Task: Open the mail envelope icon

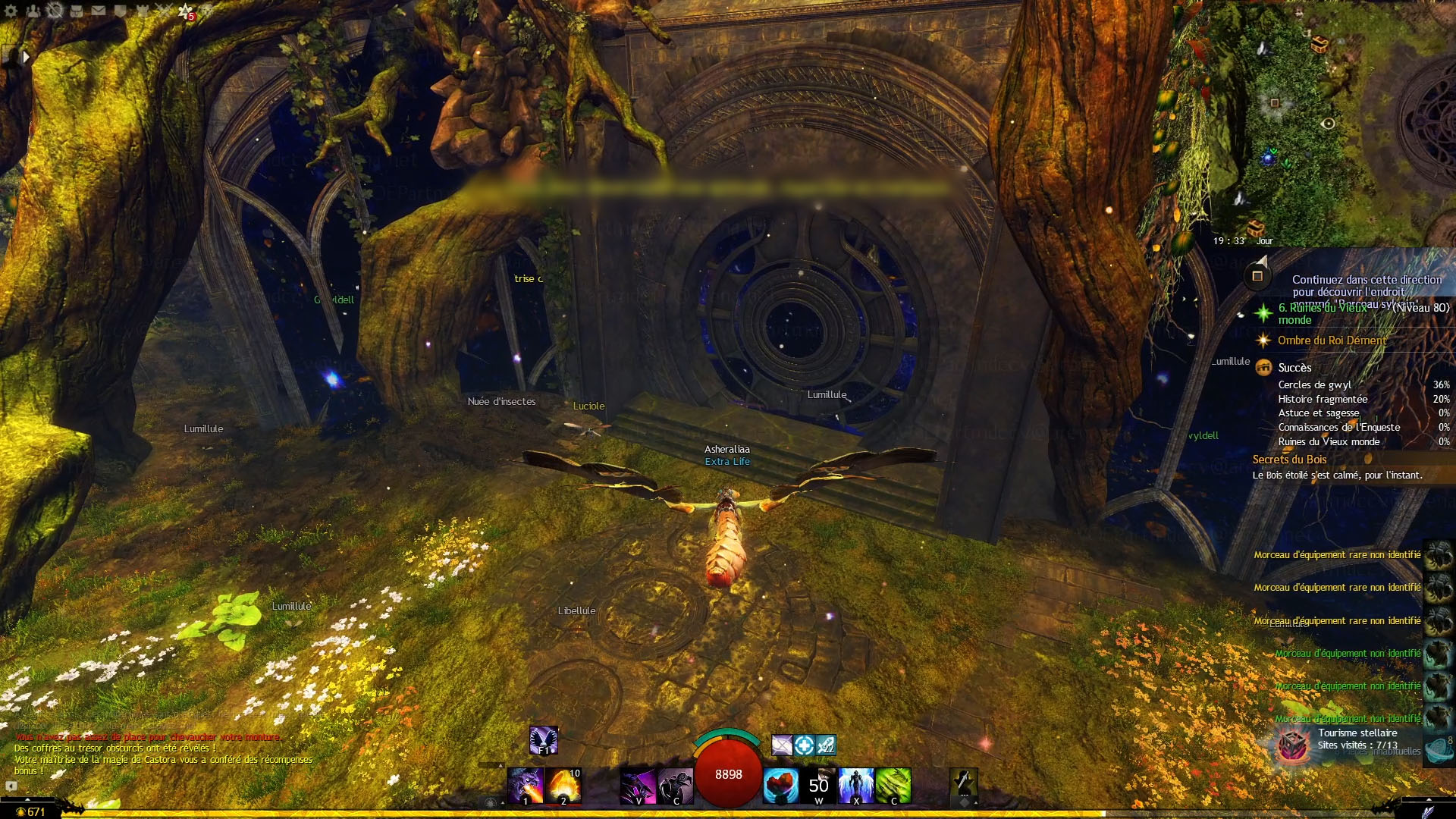Action: tap(99, 11)
